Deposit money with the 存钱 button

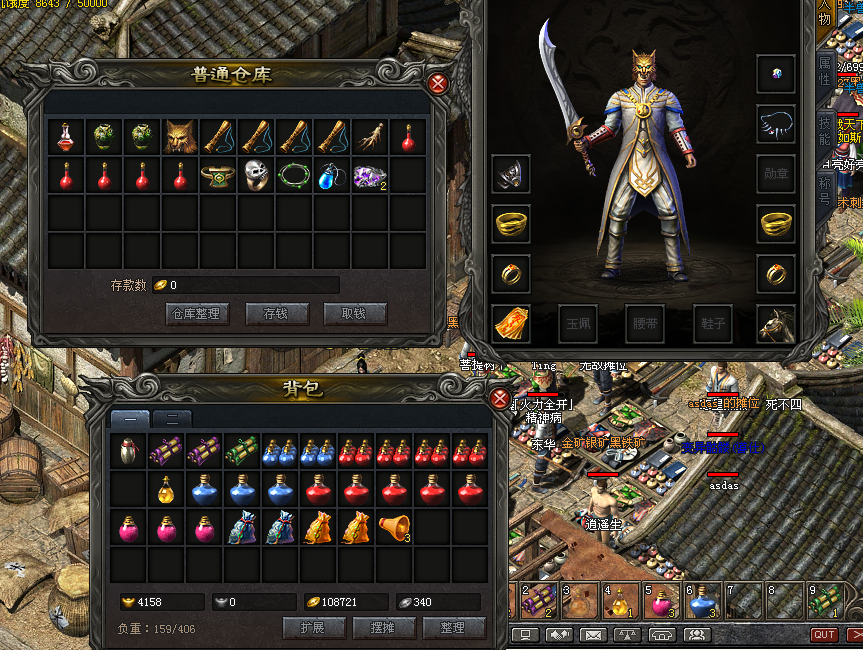(x=276, y=314)
